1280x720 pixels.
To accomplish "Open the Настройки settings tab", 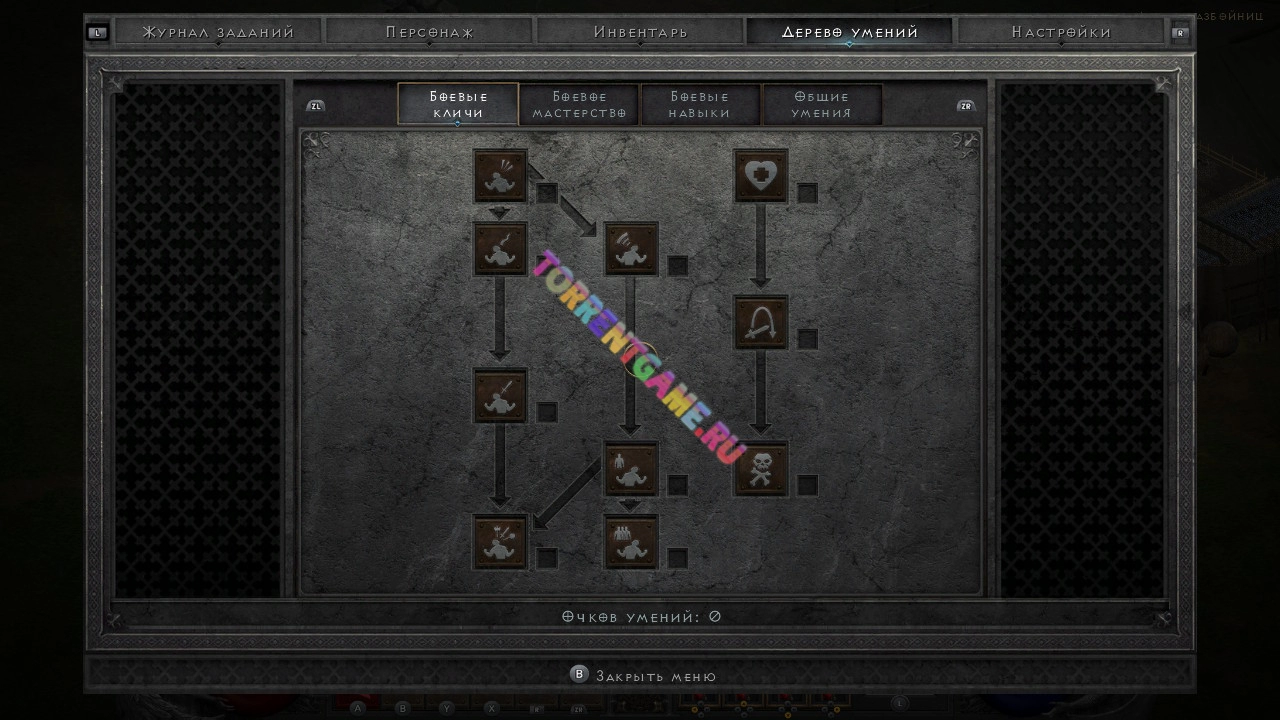I will pyautogui.click(x=1061, y=32).
